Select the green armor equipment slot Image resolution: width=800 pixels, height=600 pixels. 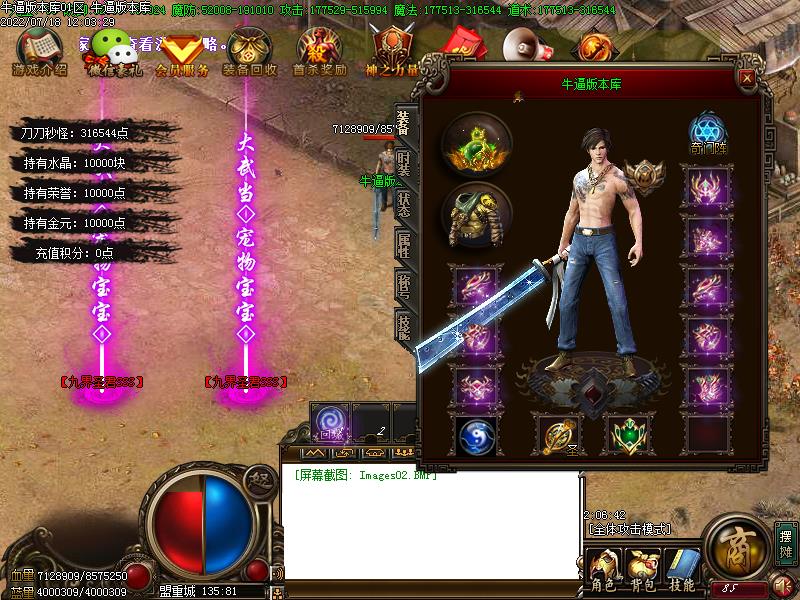coord(477,214)
